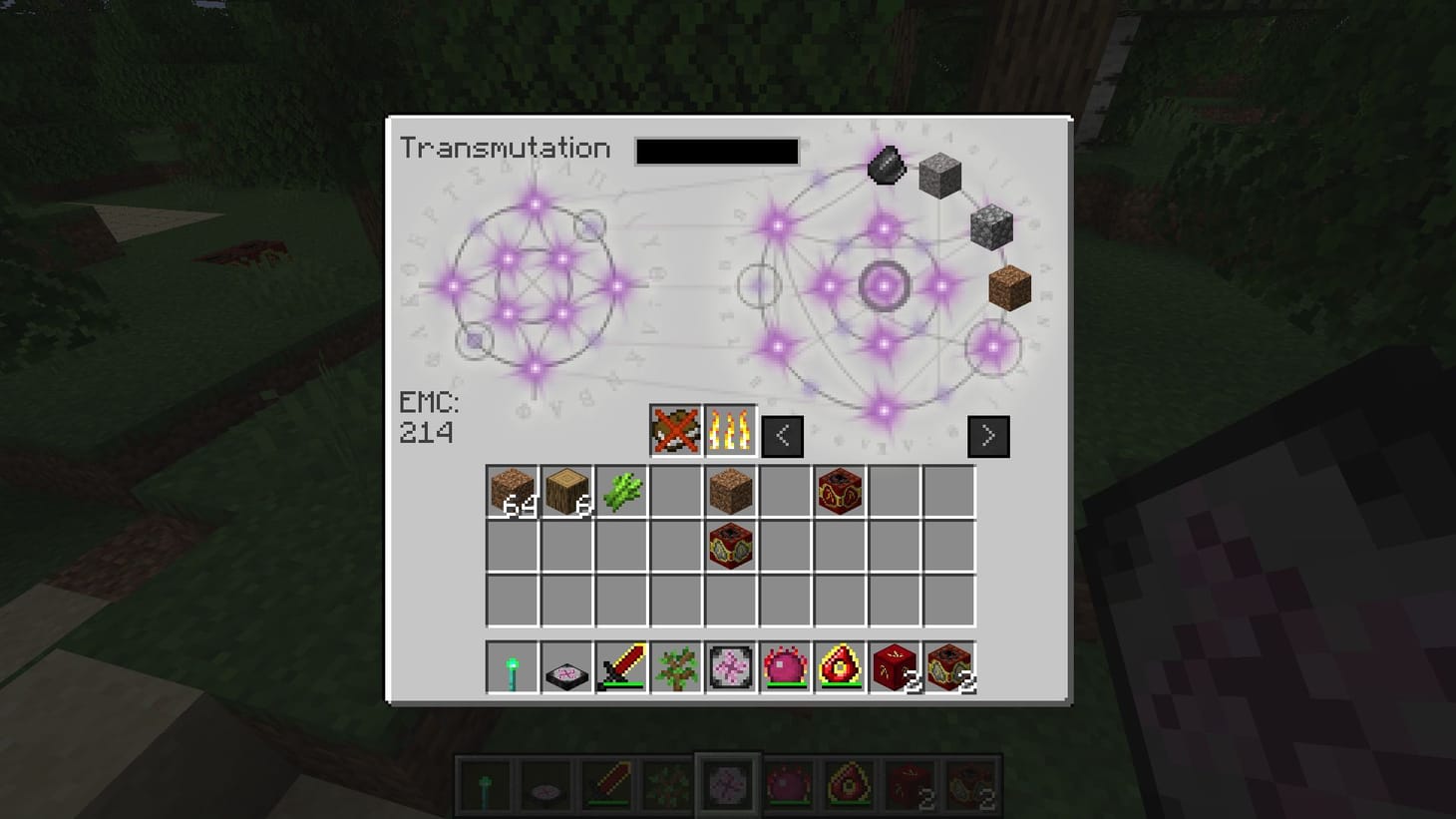
Task: Select the red furnace block in the input grid
Action: (x=731, y=546)
